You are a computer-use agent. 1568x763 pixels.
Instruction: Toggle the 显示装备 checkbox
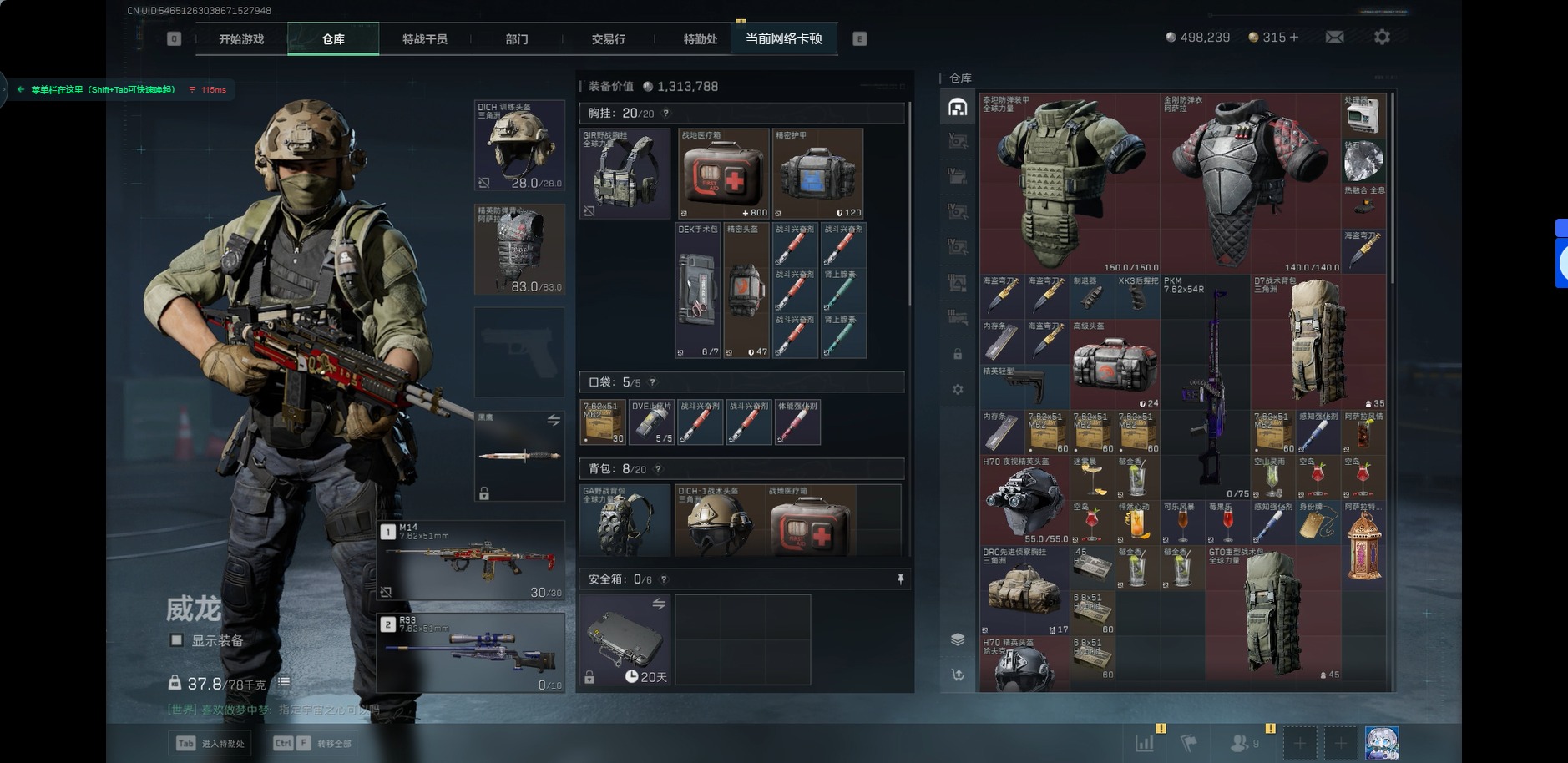[x=176, y=640]
